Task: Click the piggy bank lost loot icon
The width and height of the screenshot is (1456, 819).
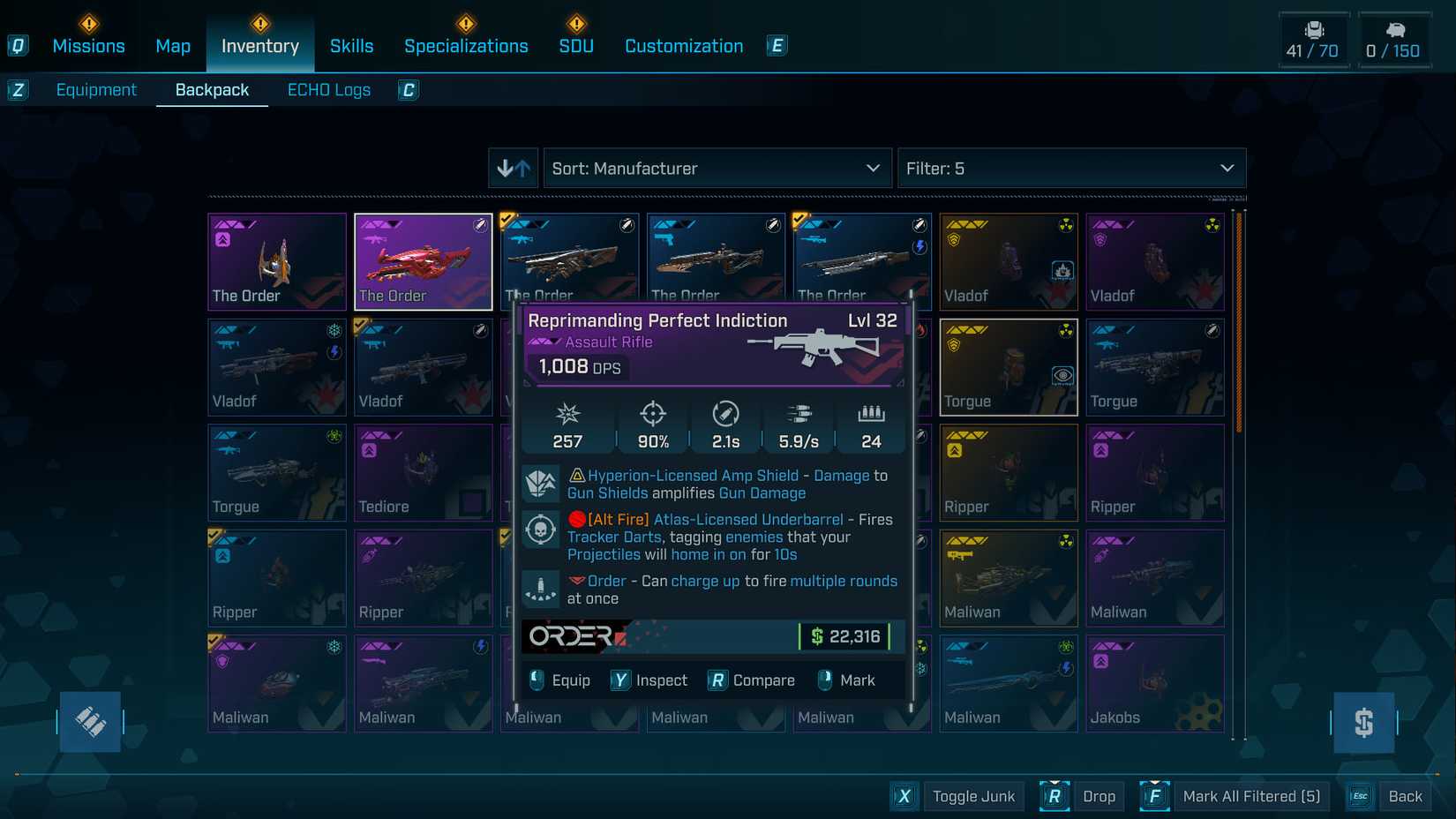Action: (1395, 39)
